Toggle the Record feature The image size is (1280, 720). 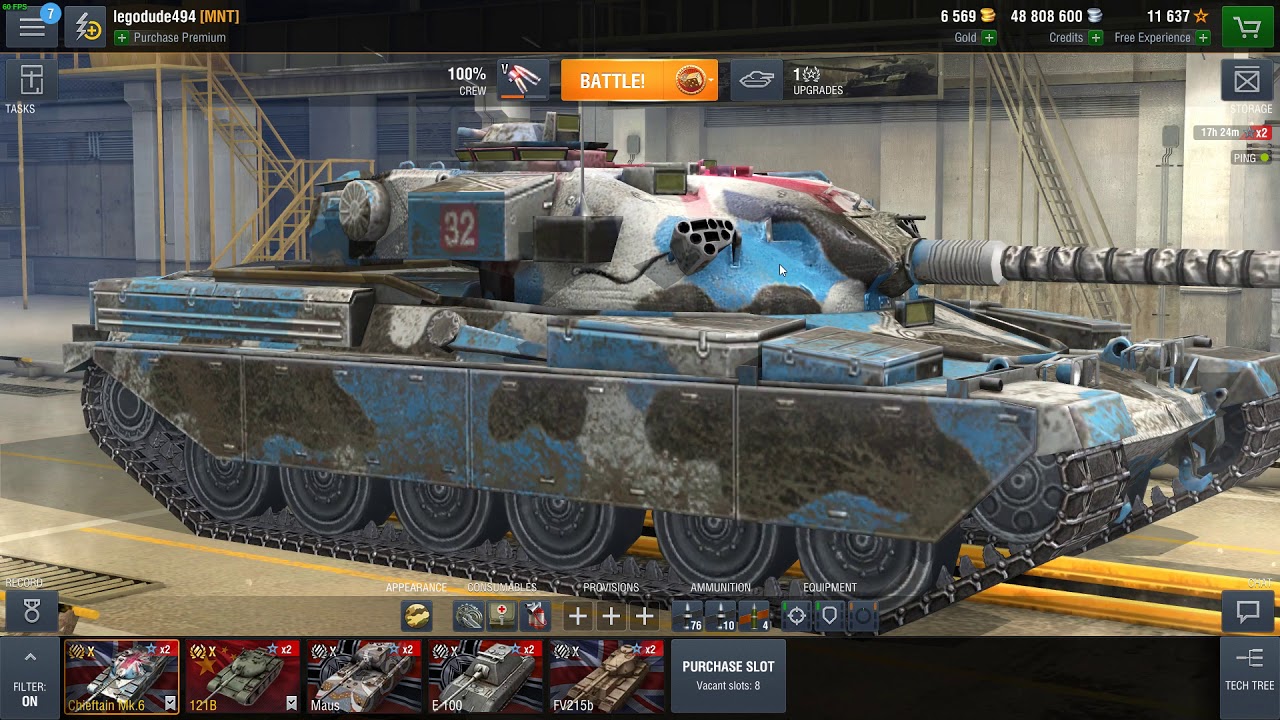click(32, 612)
